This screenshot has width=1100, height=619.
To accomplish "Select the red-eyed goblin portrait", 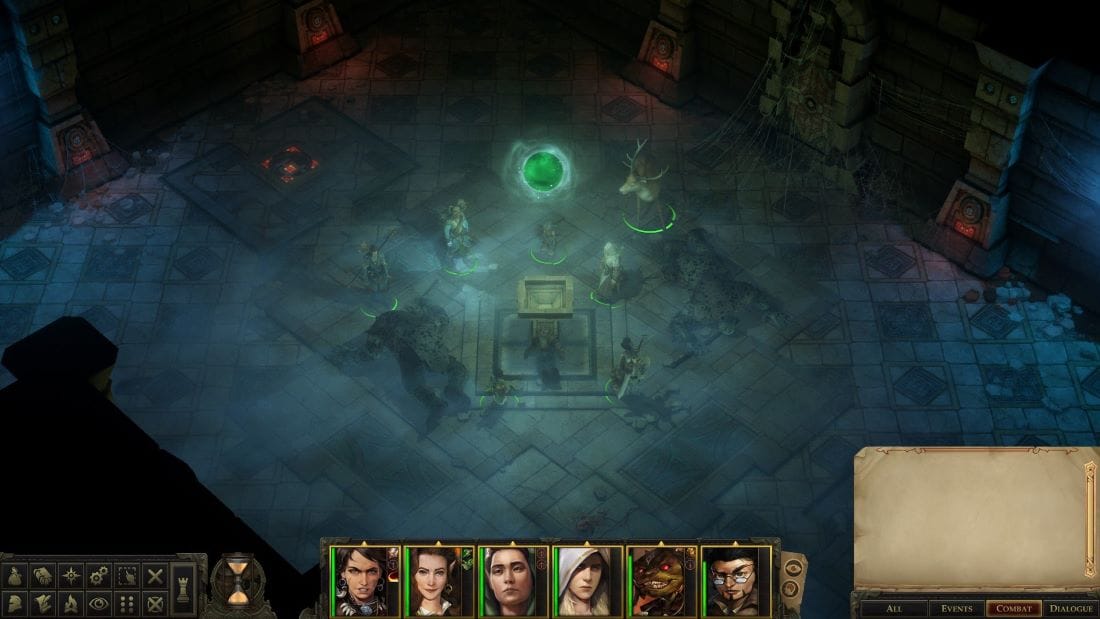I will click(662, 581).
